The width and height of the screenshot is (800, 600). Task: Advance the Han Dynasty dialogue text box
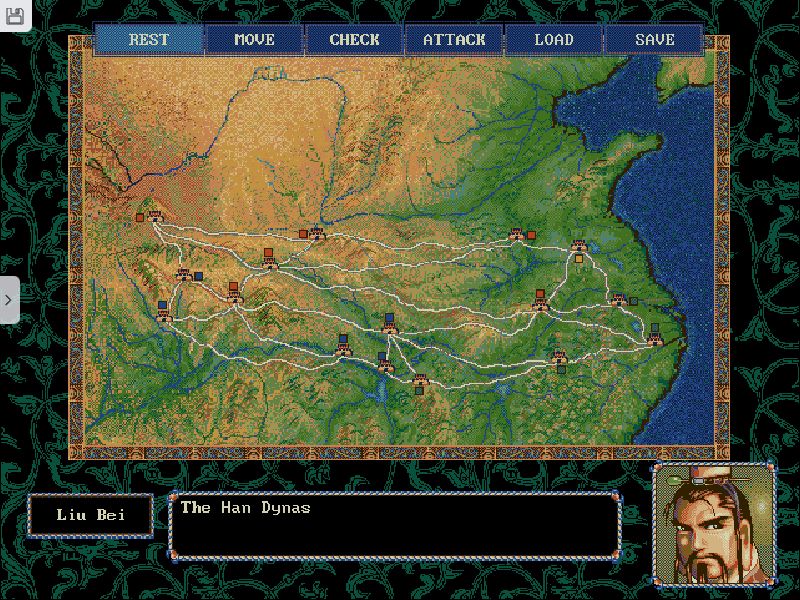(394, 525)
